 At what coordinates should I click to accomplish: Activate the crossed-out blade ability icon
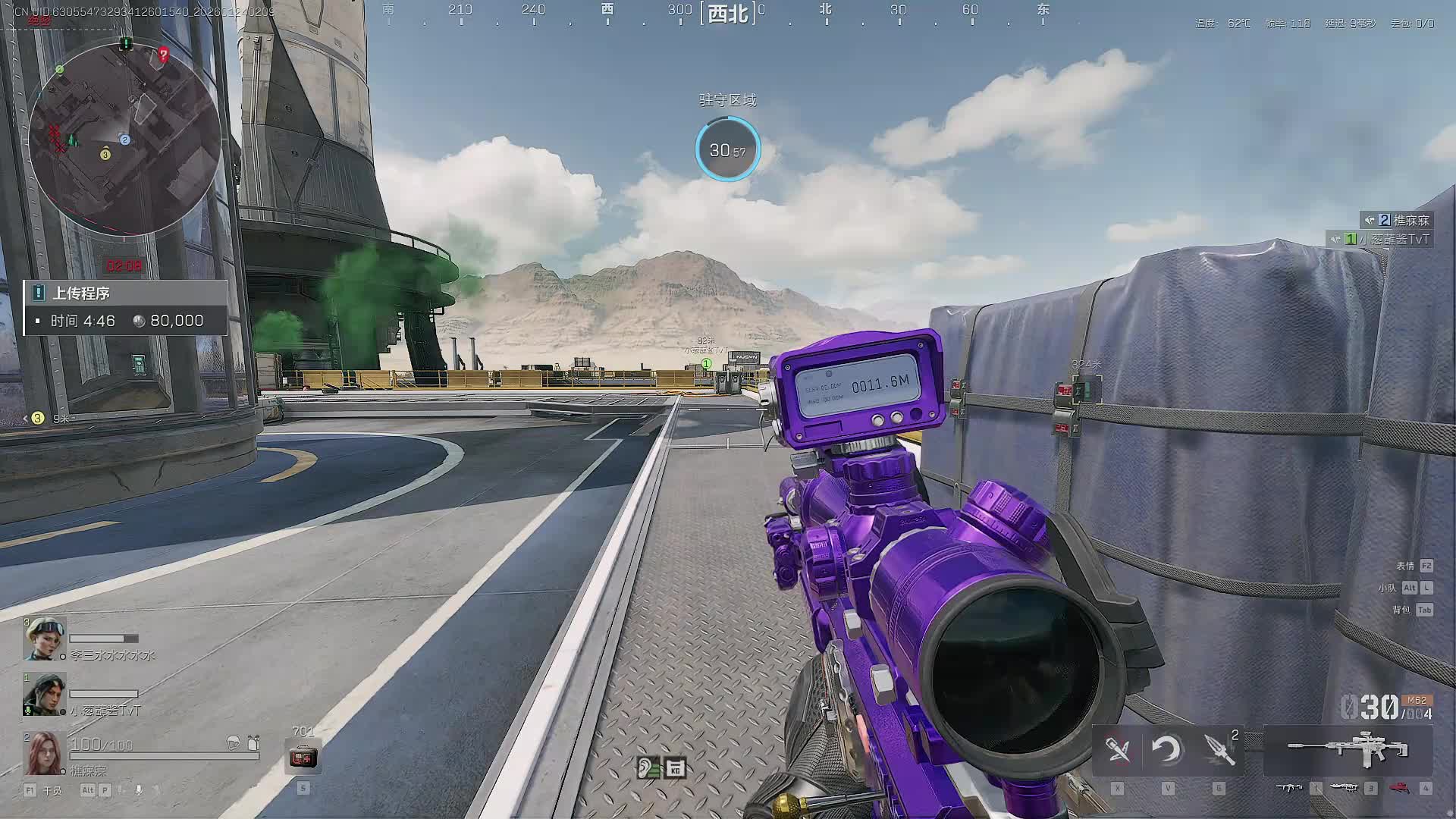coord(1118,750)
